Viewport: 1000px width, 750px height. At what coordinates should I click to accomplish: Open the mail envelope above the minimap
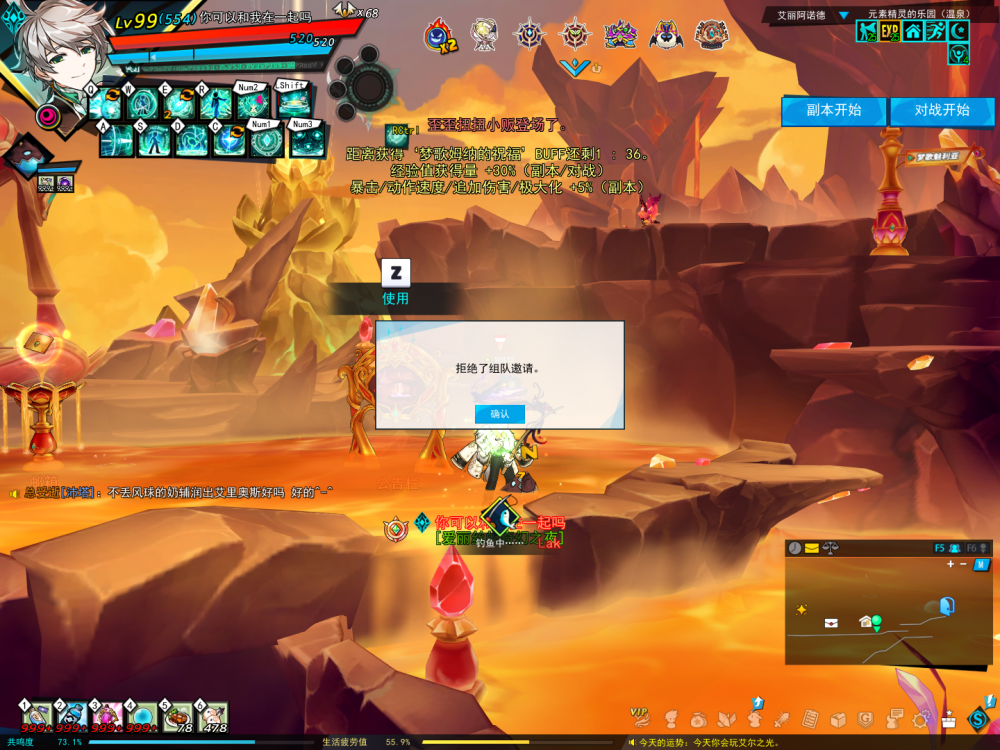pyautogui.click(x=811, y=548)
